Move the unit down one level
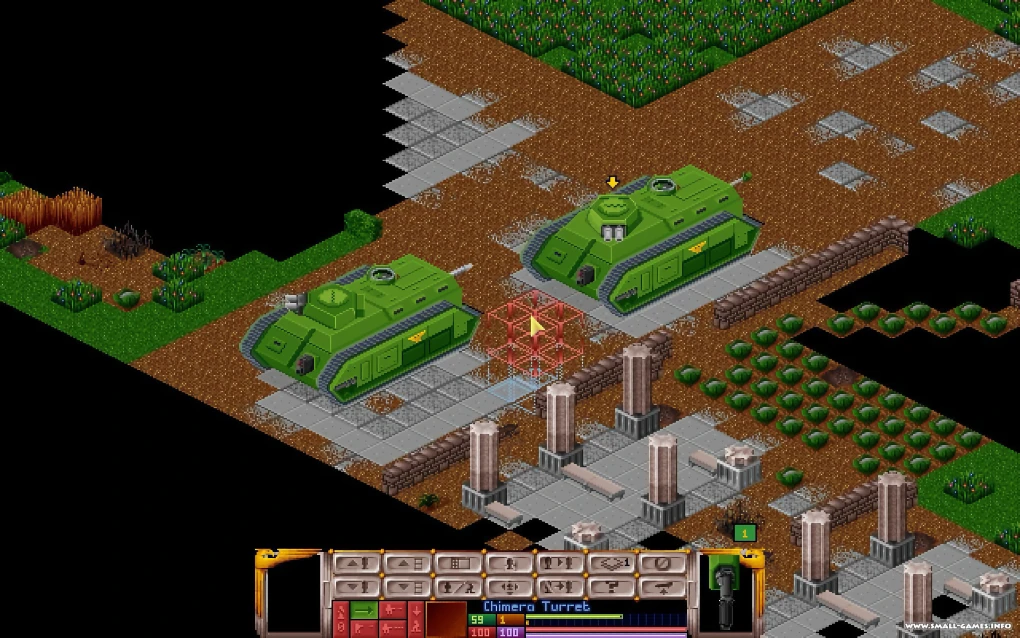The height and width of the screenshot is (638, 1020). (x=355, y=587)
